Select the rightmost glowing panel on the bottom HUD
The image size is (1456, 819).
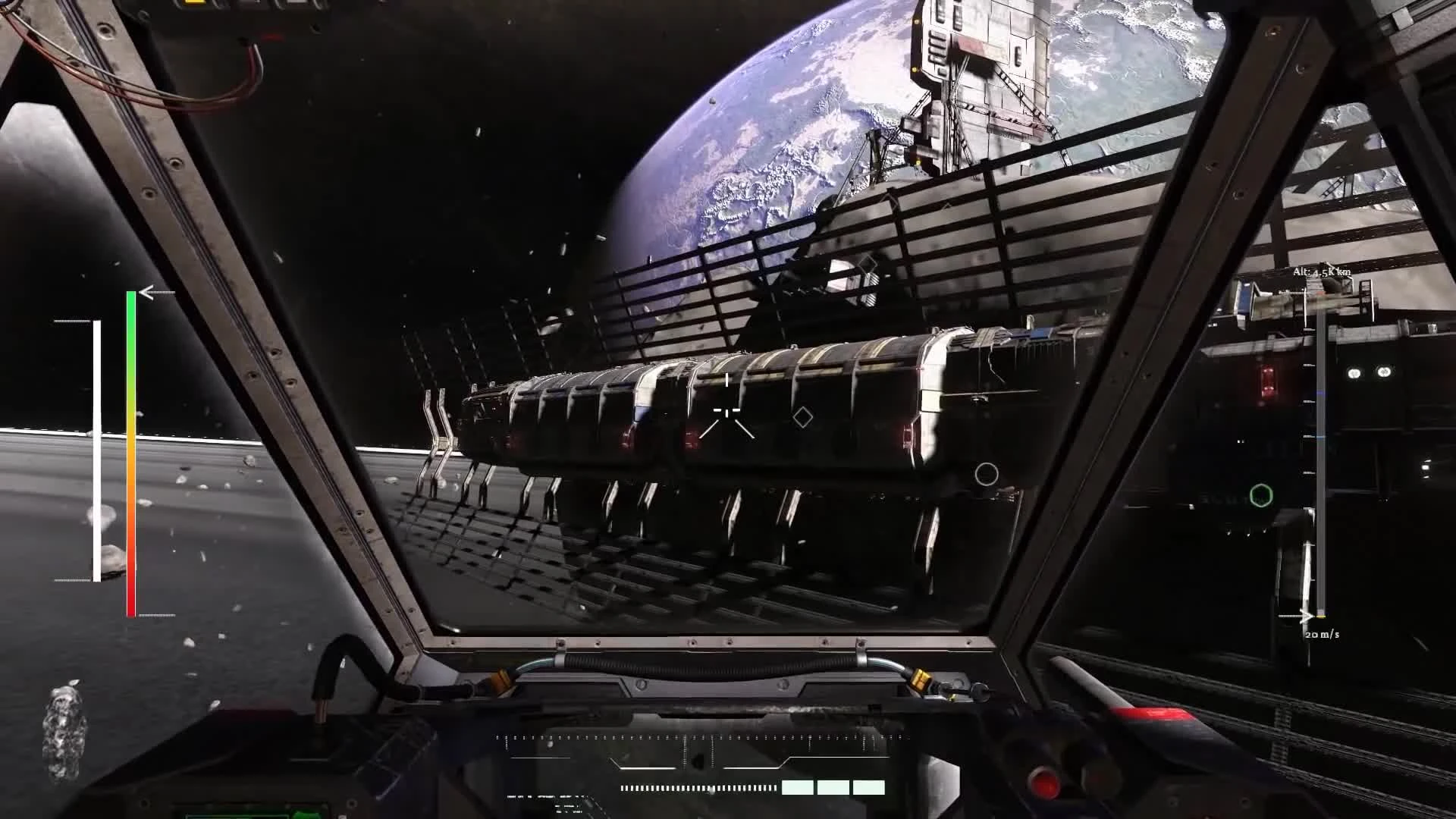868,789
